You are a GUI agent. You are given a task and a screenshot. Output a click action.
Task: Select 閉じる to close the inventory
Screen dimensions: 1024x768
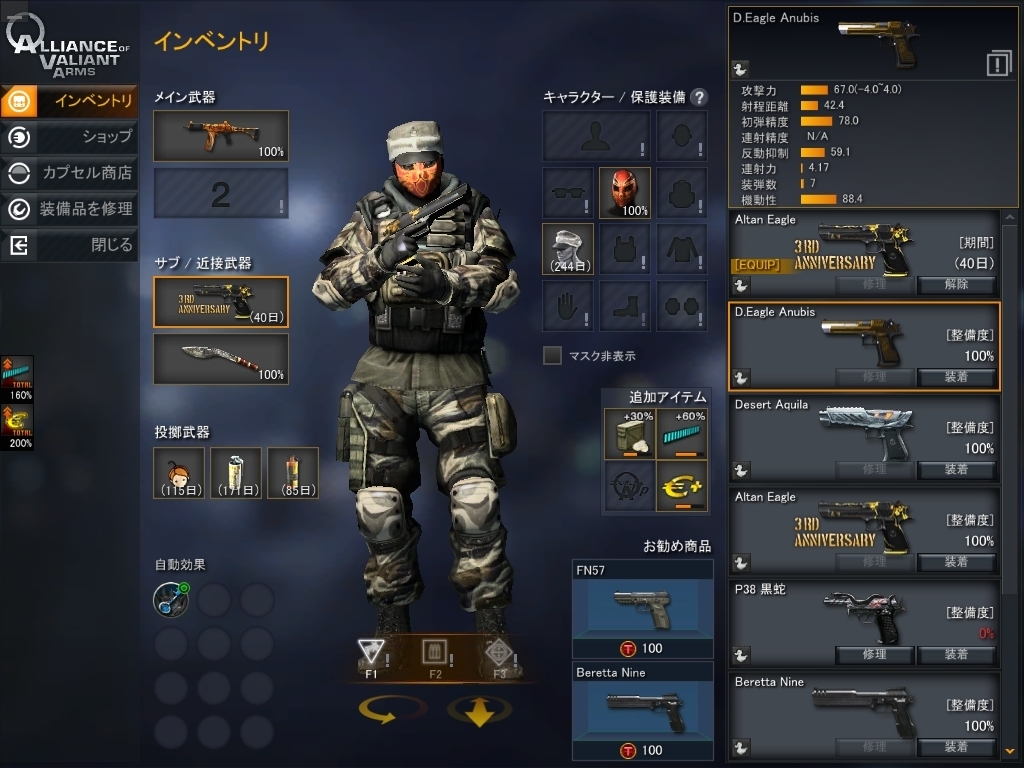pos(68,245)
